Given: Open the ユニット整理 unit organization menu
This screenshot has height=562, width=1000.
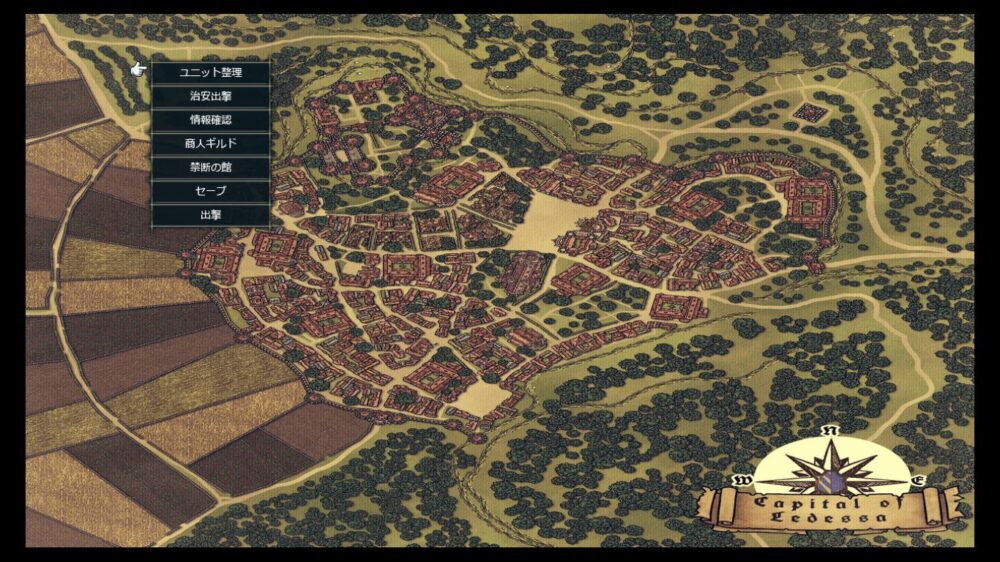Looking at the screenshot, I should [x=210, y=73].
